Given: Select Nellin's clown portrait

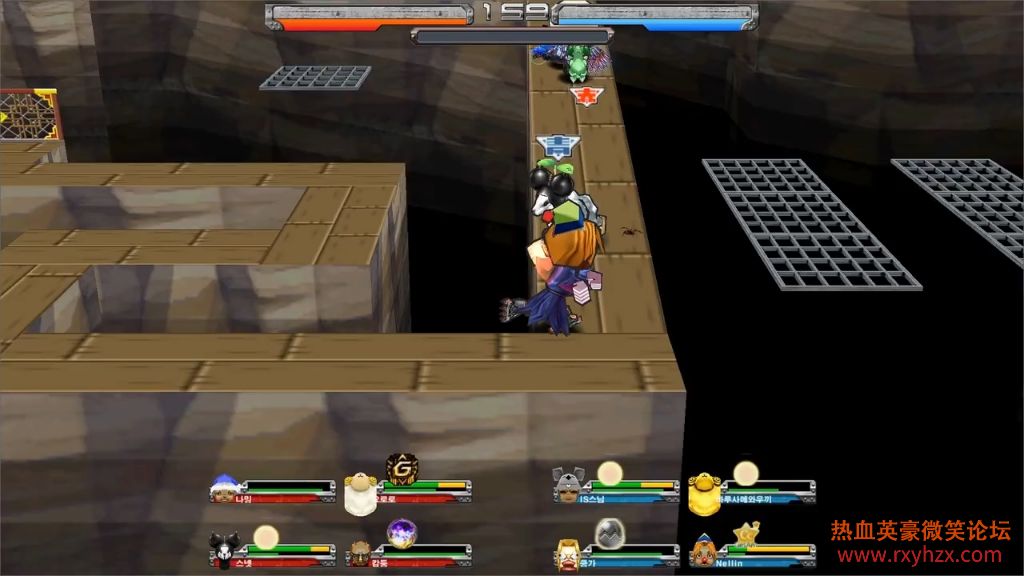Looking at the screenshot, I should 705,550.
